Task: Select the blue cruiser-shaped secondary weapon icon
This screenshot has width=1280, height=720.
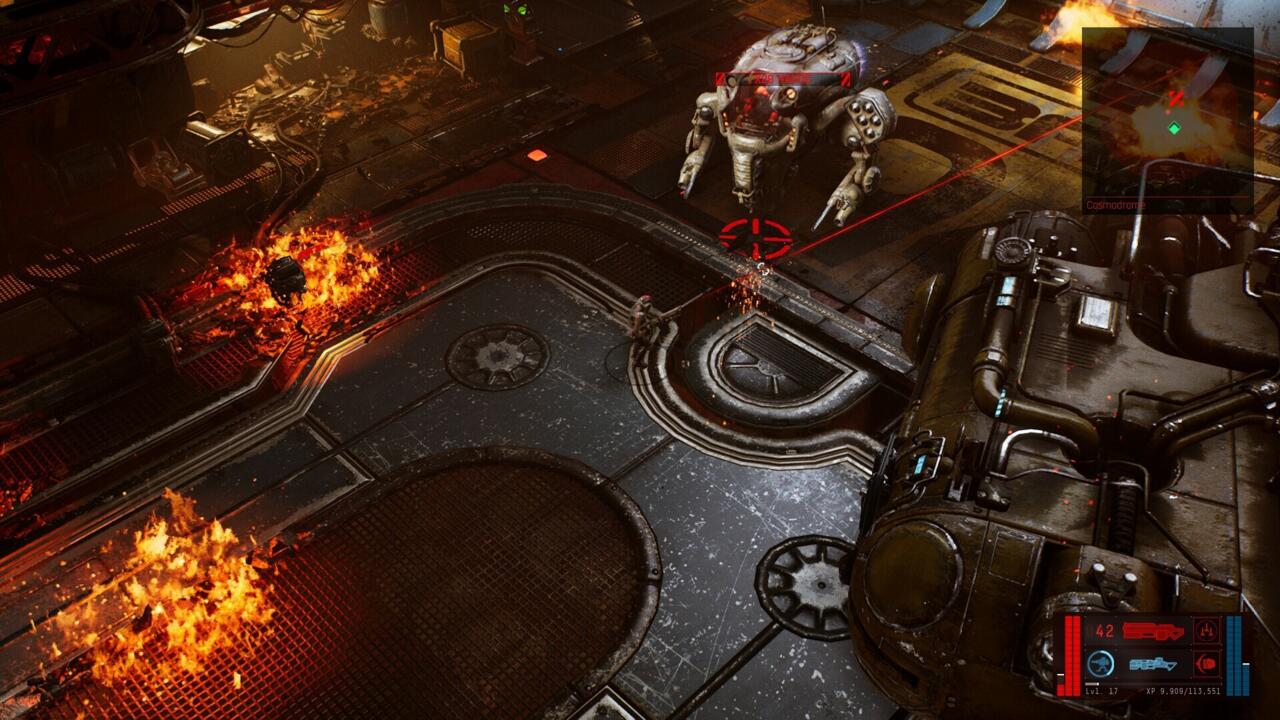Action: click(x=1153, y=664)
